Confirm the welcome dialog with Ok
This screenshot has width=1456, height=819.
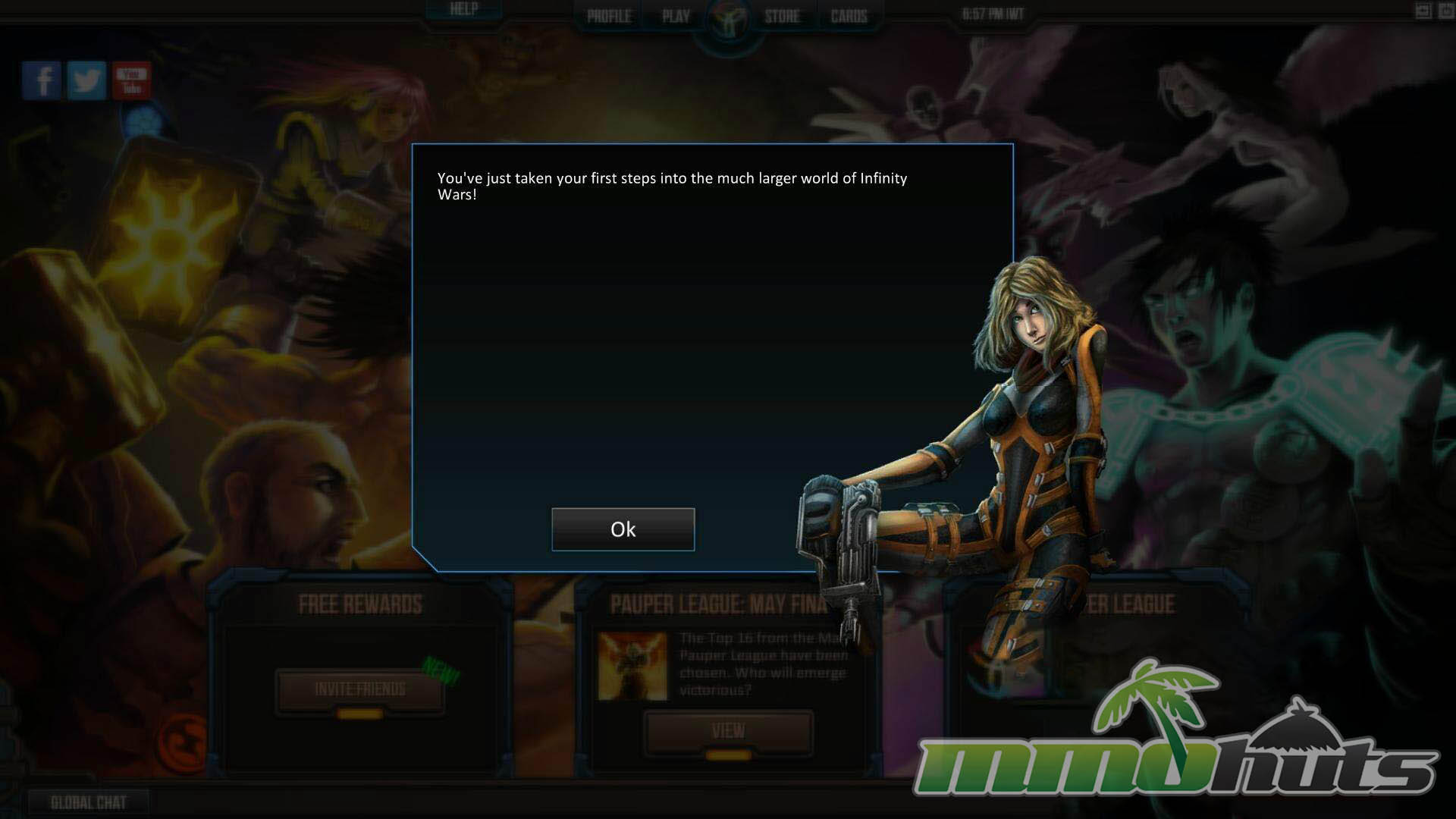623,529
